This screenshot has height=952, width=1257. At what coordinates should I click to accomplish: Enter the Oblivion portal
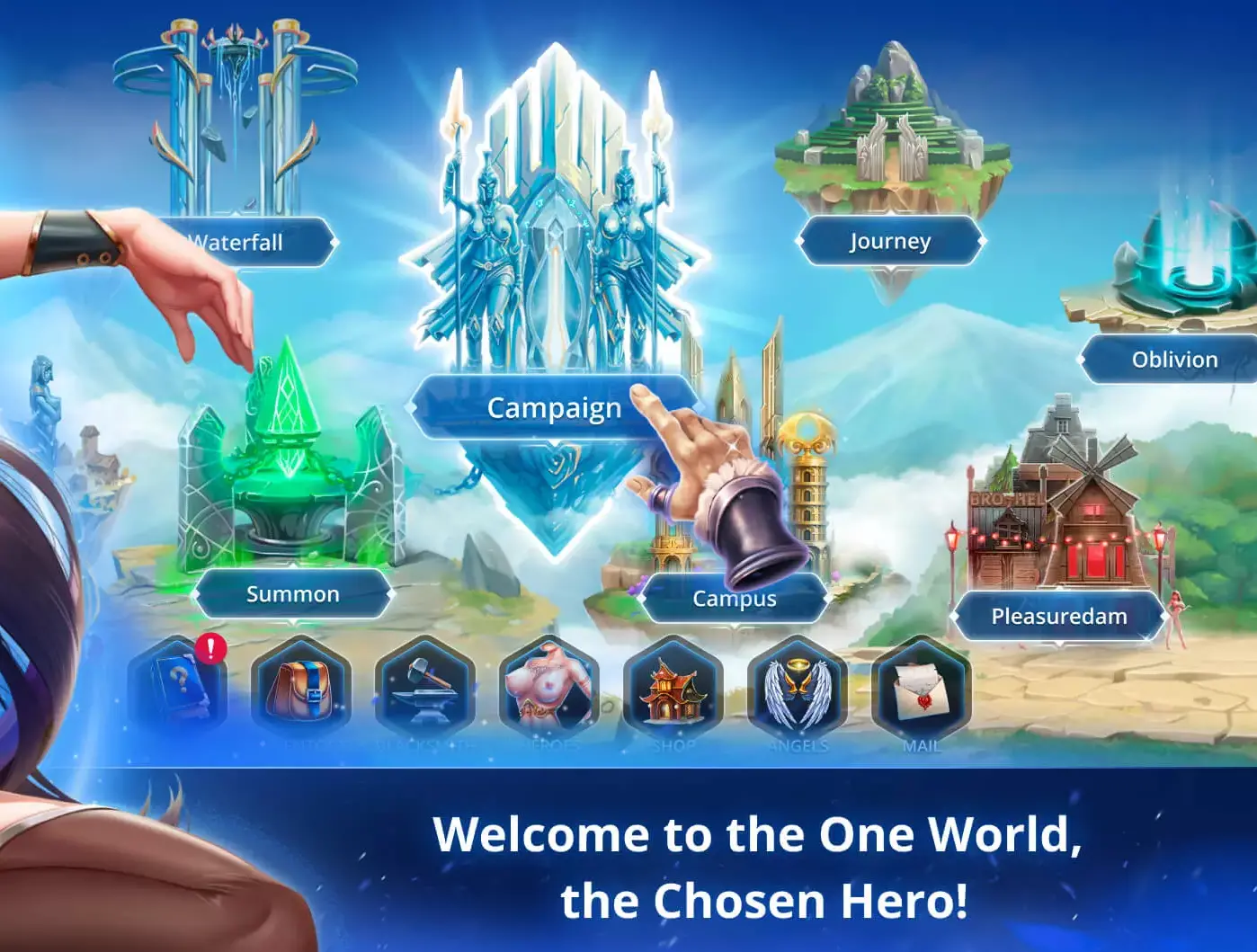(x=1174, y=359)
